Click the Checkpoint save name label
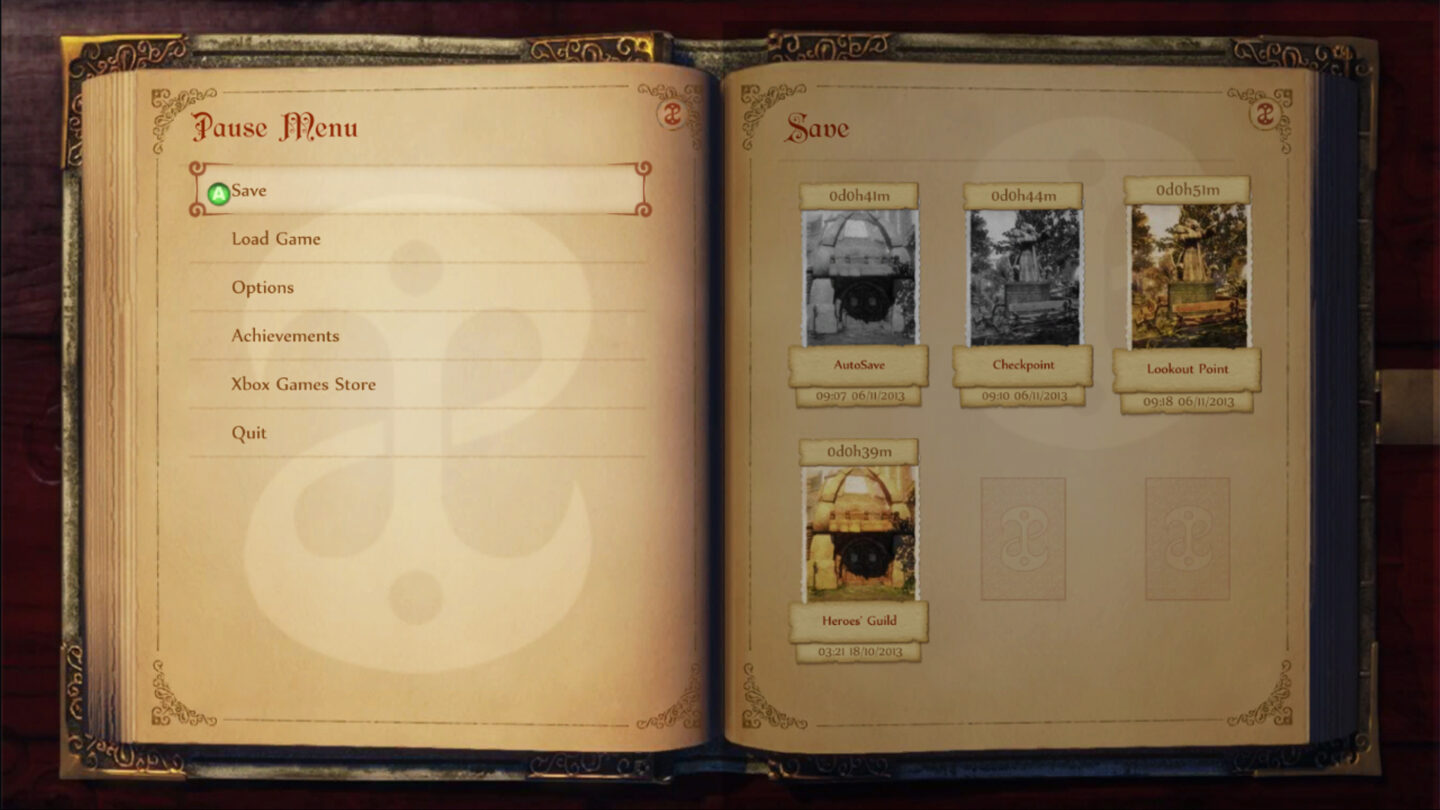Viewport: 1440px width, 810px height. 1023,366
